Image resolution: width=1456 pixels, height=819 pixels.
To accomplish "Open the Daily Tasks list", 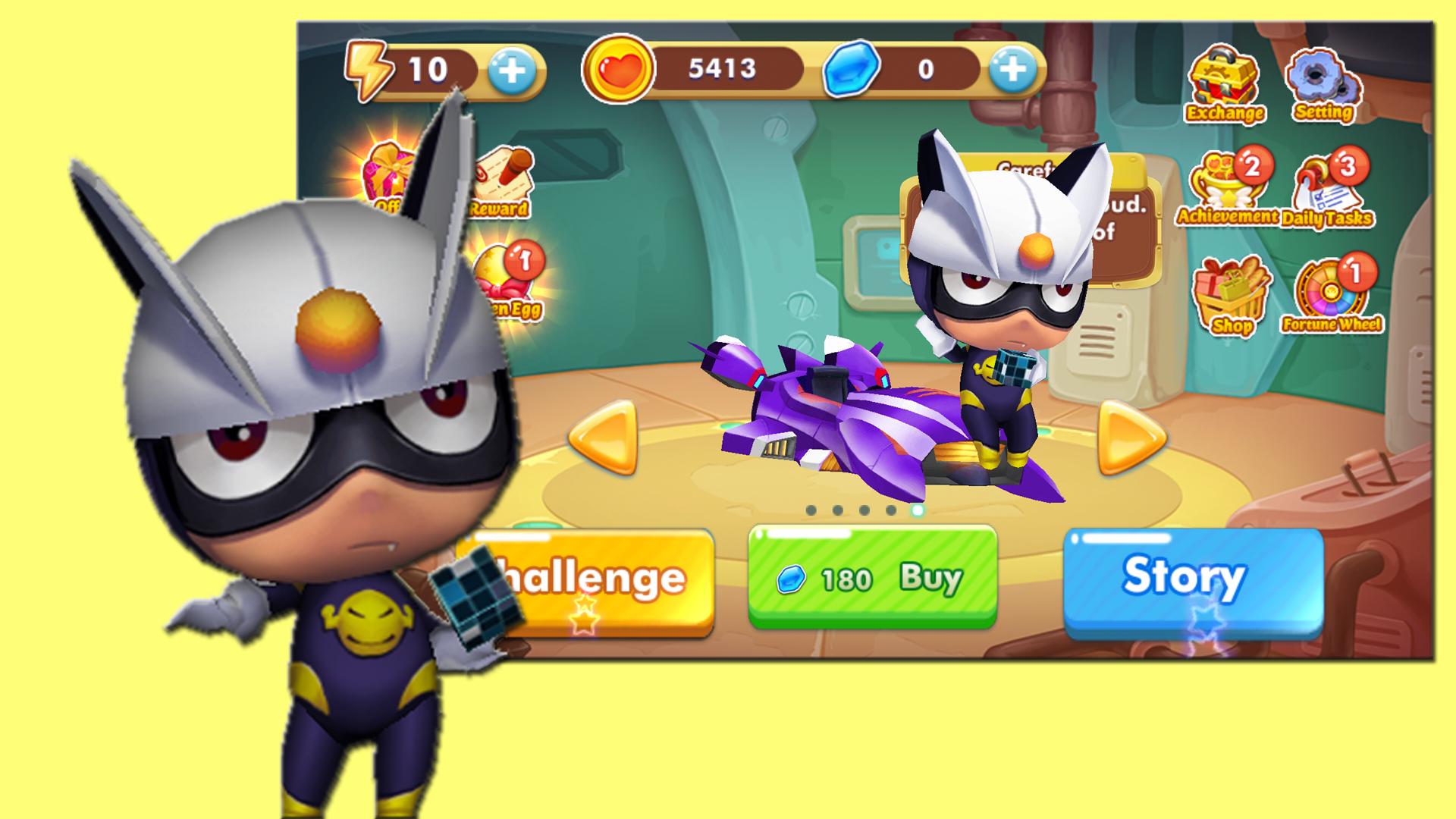I will coord(1327,192).
